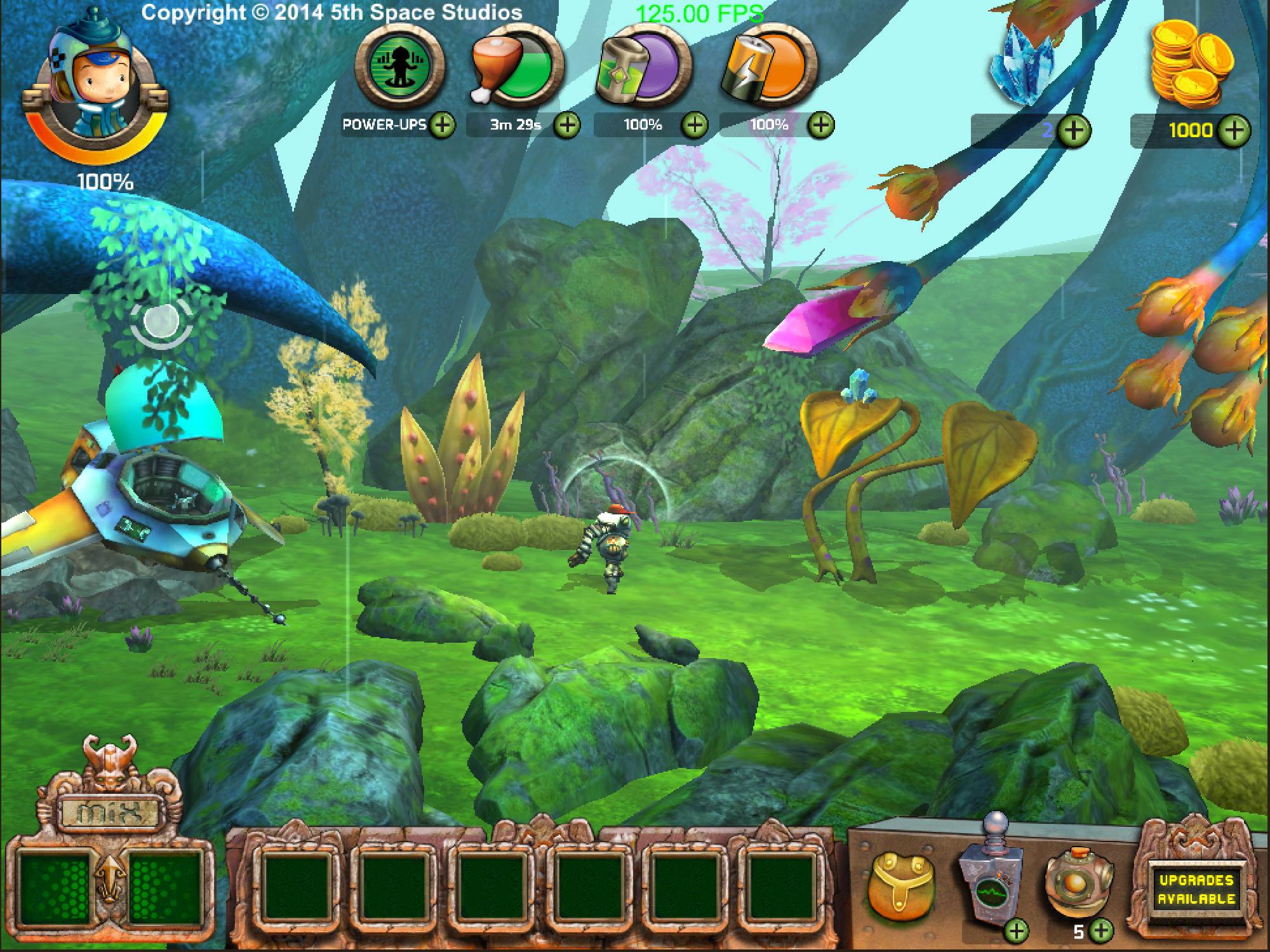Viewport: 1270px width, 952px height.
Task: Buy more blue crystals with the plus button
Action: 1074,131
